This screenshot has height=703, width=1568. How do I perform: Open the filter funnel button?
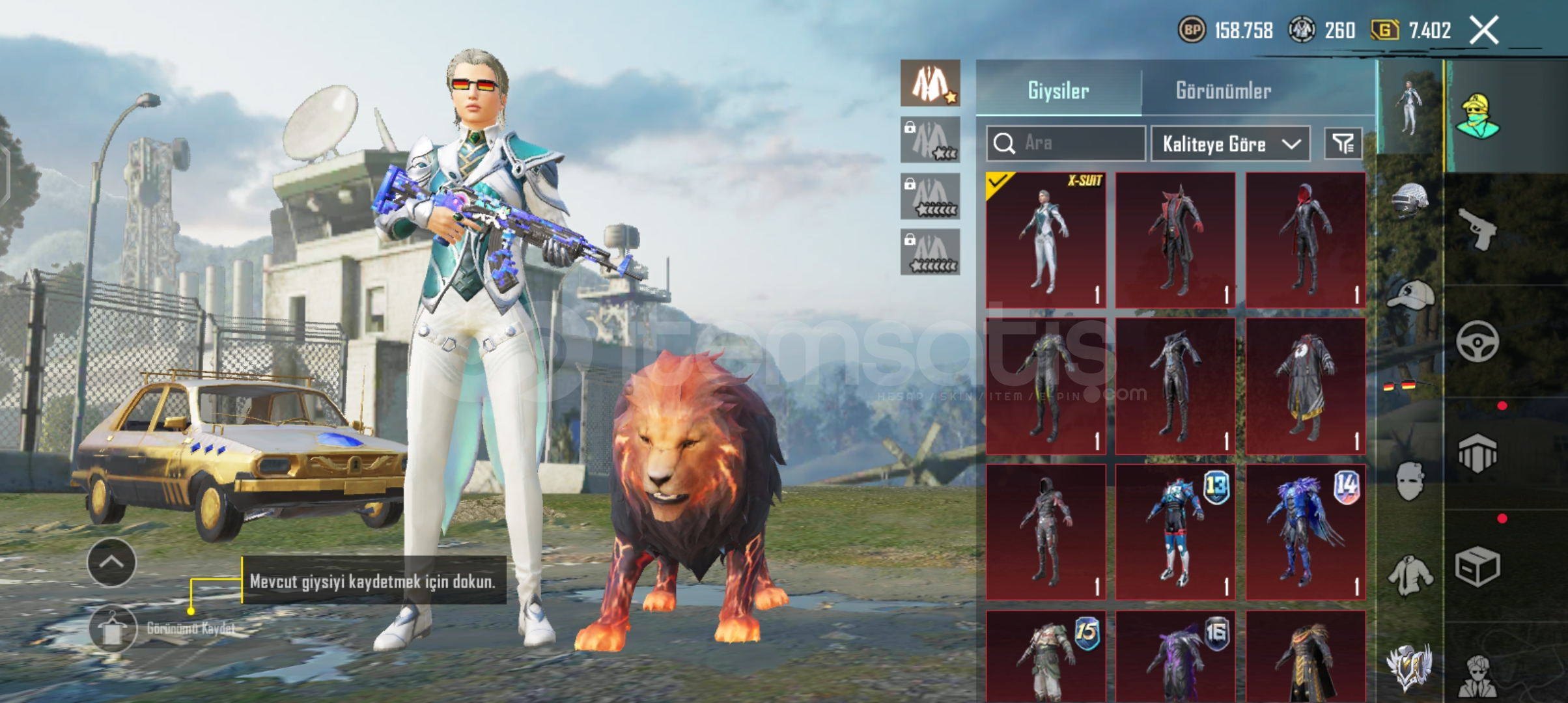(x=1343, y=143)
